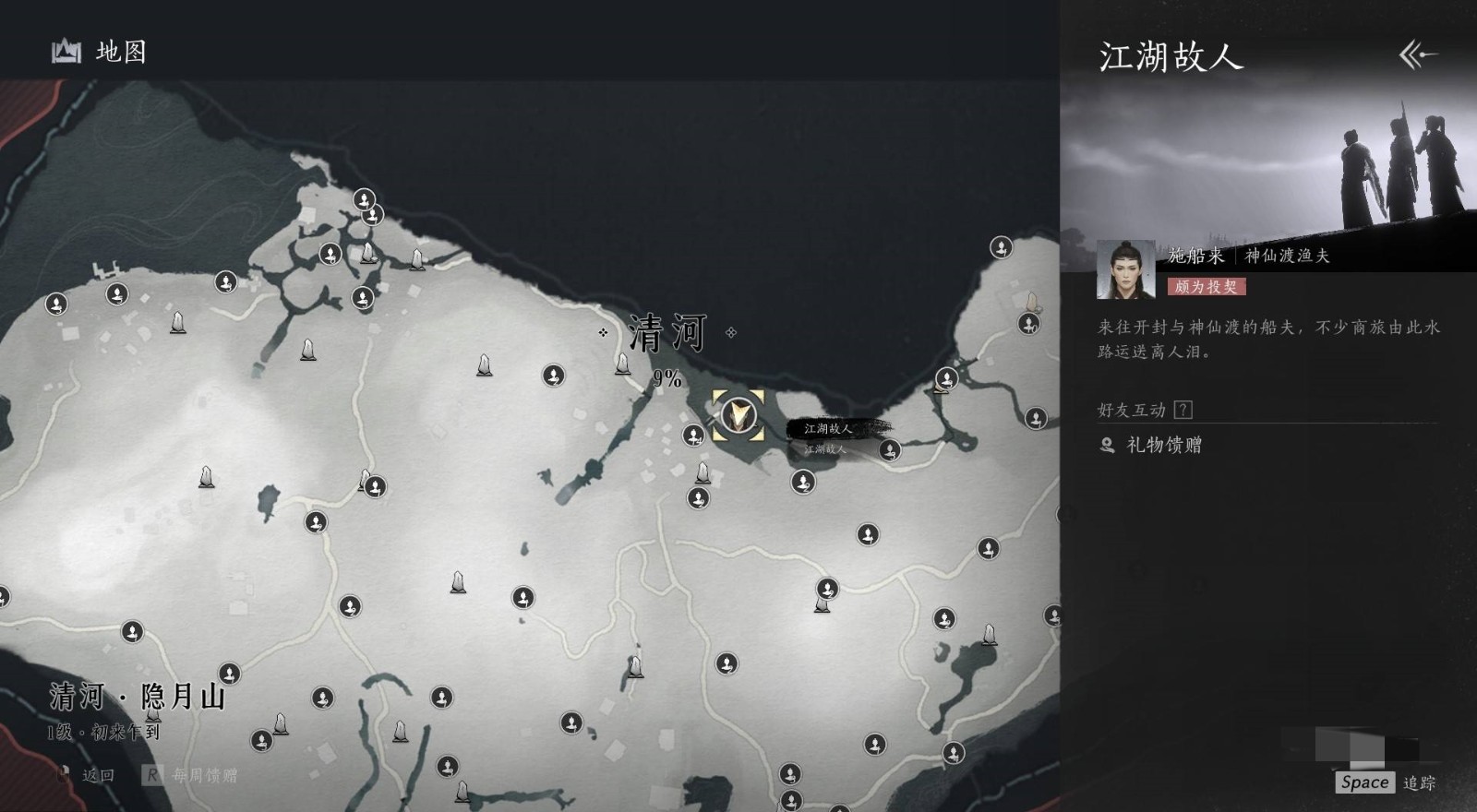The height and width of the screenshot is (812, 1477).
Task: Select the 清河 region name label
Action: point(667,333)
